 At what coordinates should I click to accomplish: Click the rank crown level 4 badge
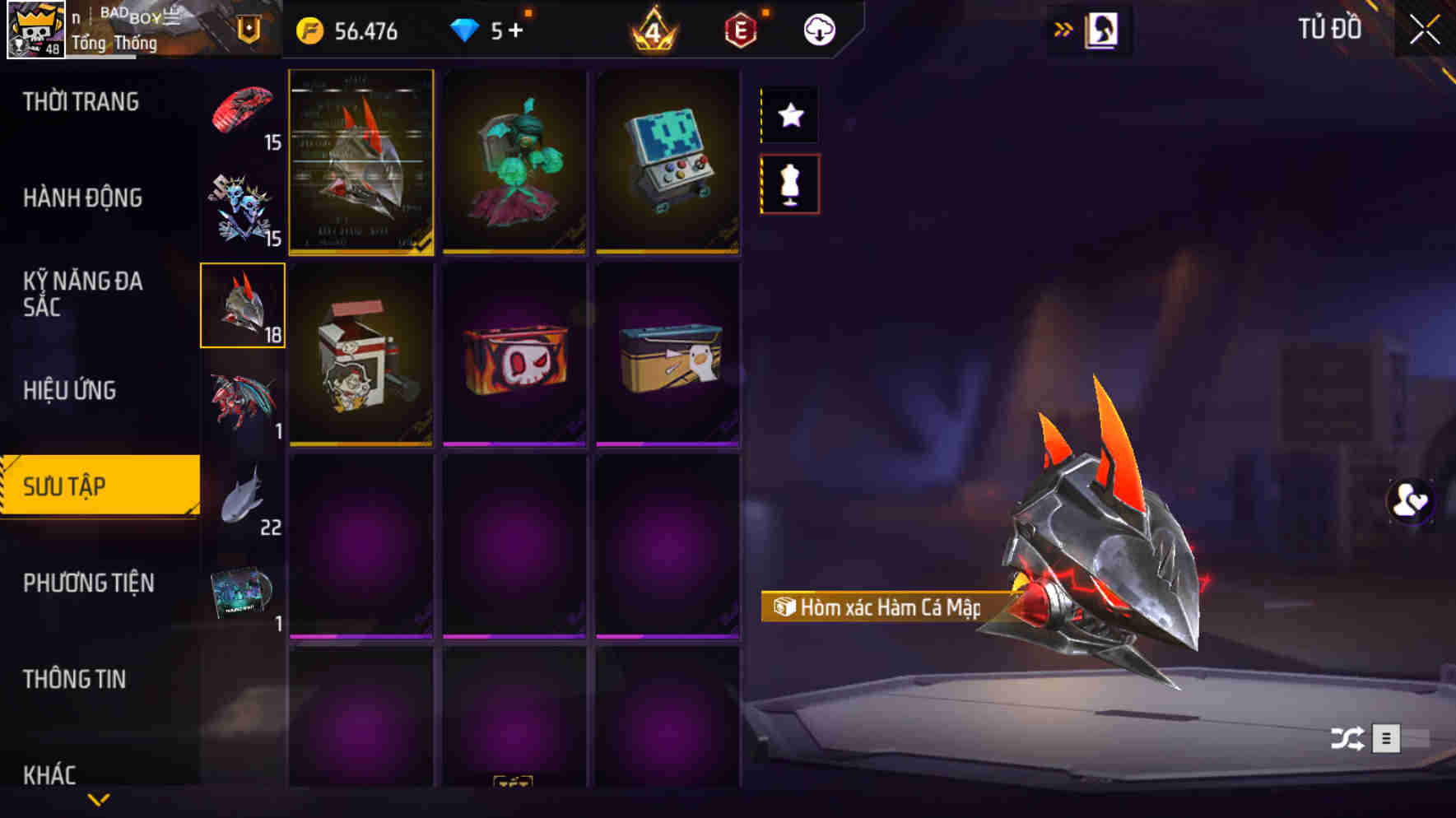(653, 30)
